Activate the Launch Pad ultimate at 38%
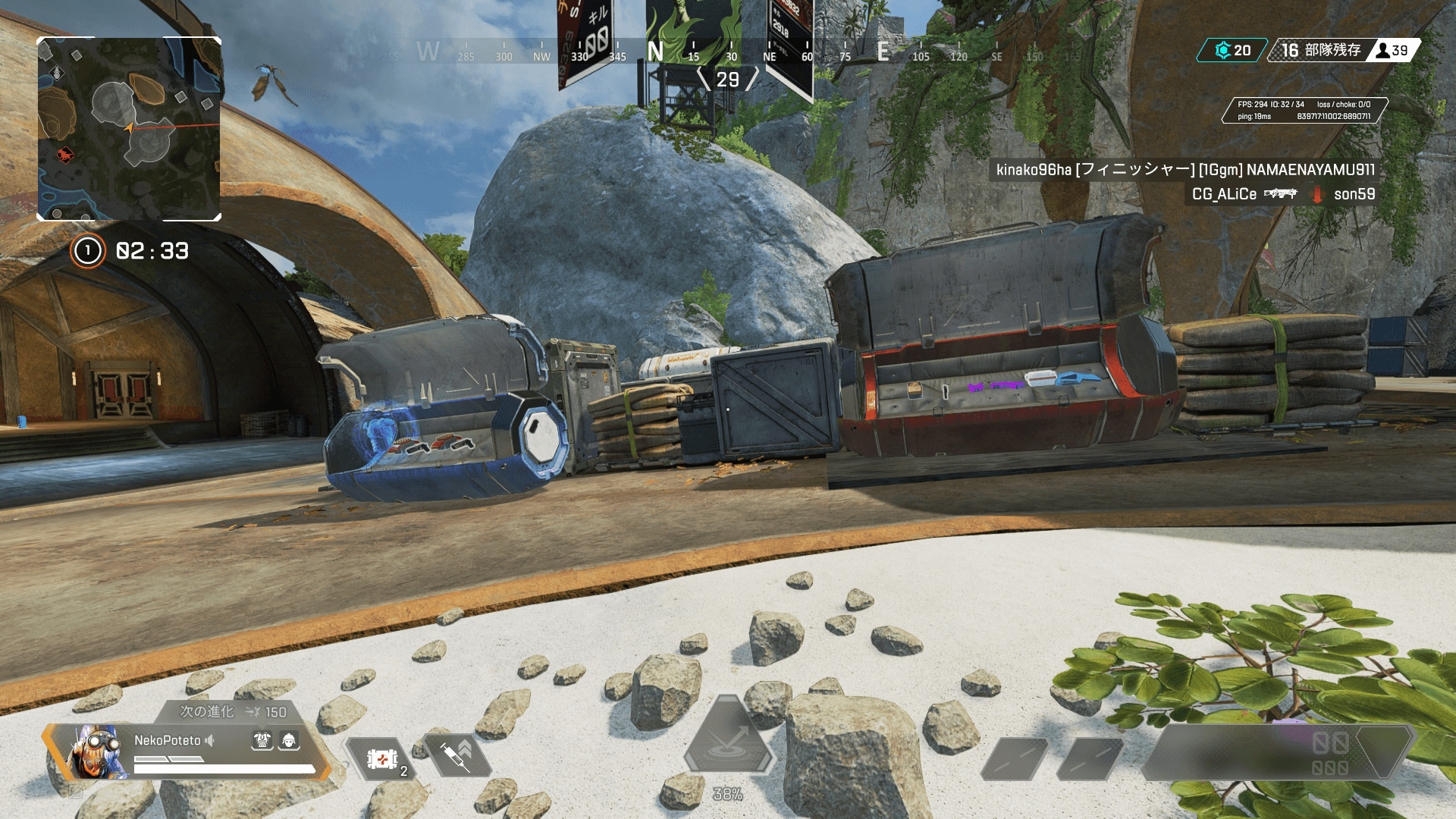Image resolution: width=1456 pixels, height=819 pixels. pyautogui.click(x=727, y=739)
